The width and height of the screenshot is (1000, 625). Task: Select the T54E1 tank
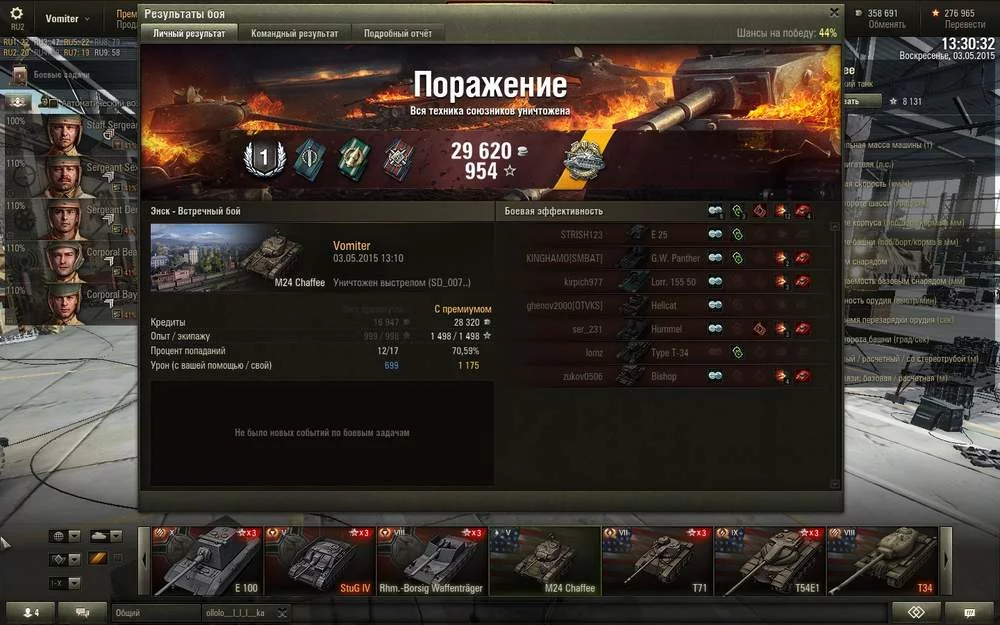[x=770, y=561]
